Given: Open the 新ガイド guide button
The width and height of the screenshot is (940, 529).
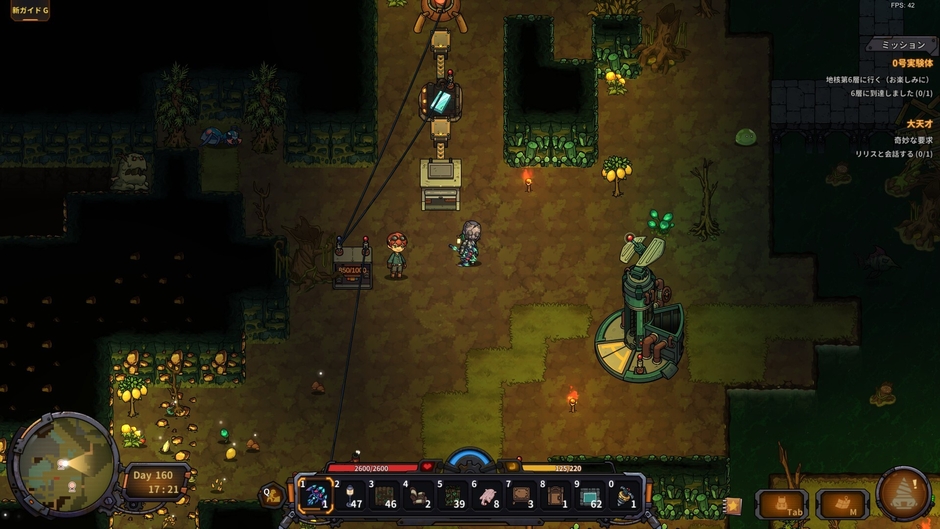Looking at the screenshot, I should (30, 11).
